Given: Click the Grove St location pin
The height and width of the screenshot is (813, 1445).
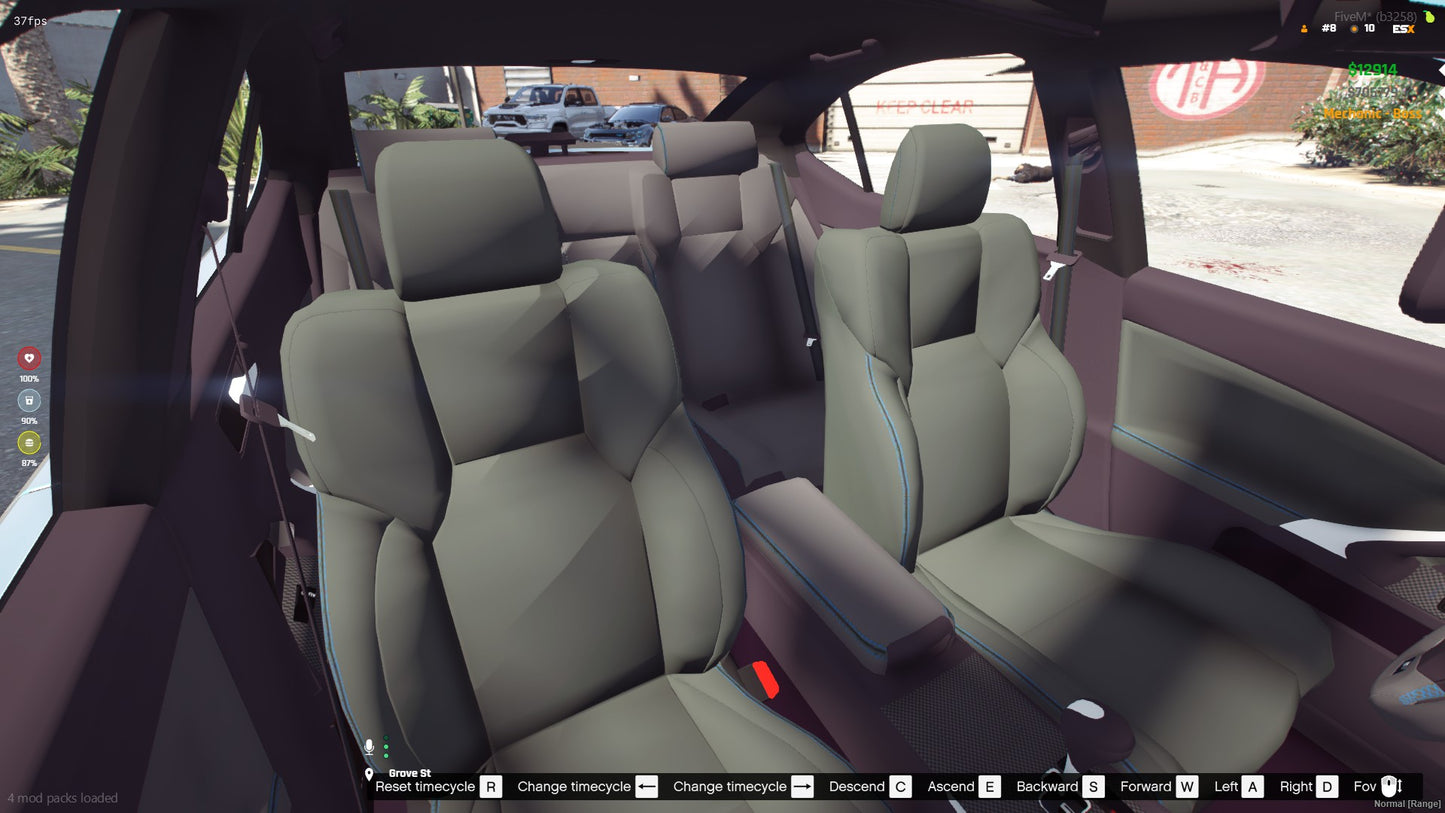Looking at the screenshot, I should [369, 774].
